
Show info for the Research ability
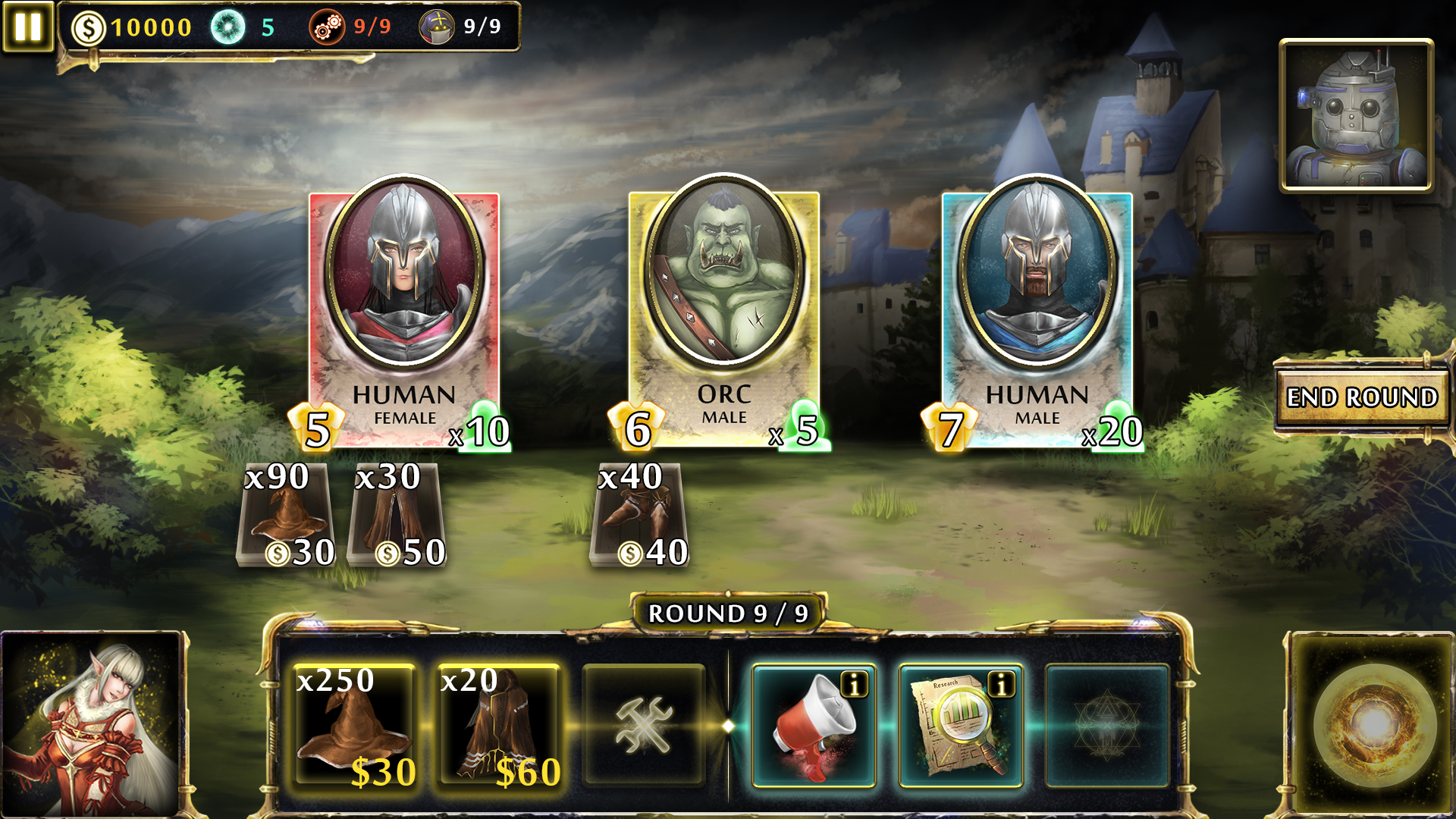click(x=1001, y=685)
